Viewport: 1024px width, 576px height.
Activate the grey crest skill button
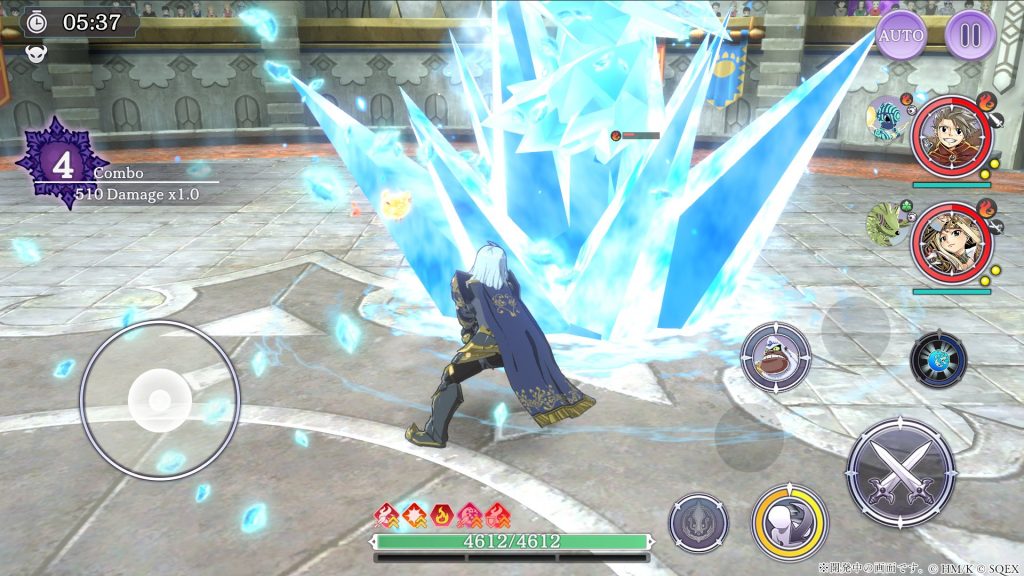click(698, 523)
